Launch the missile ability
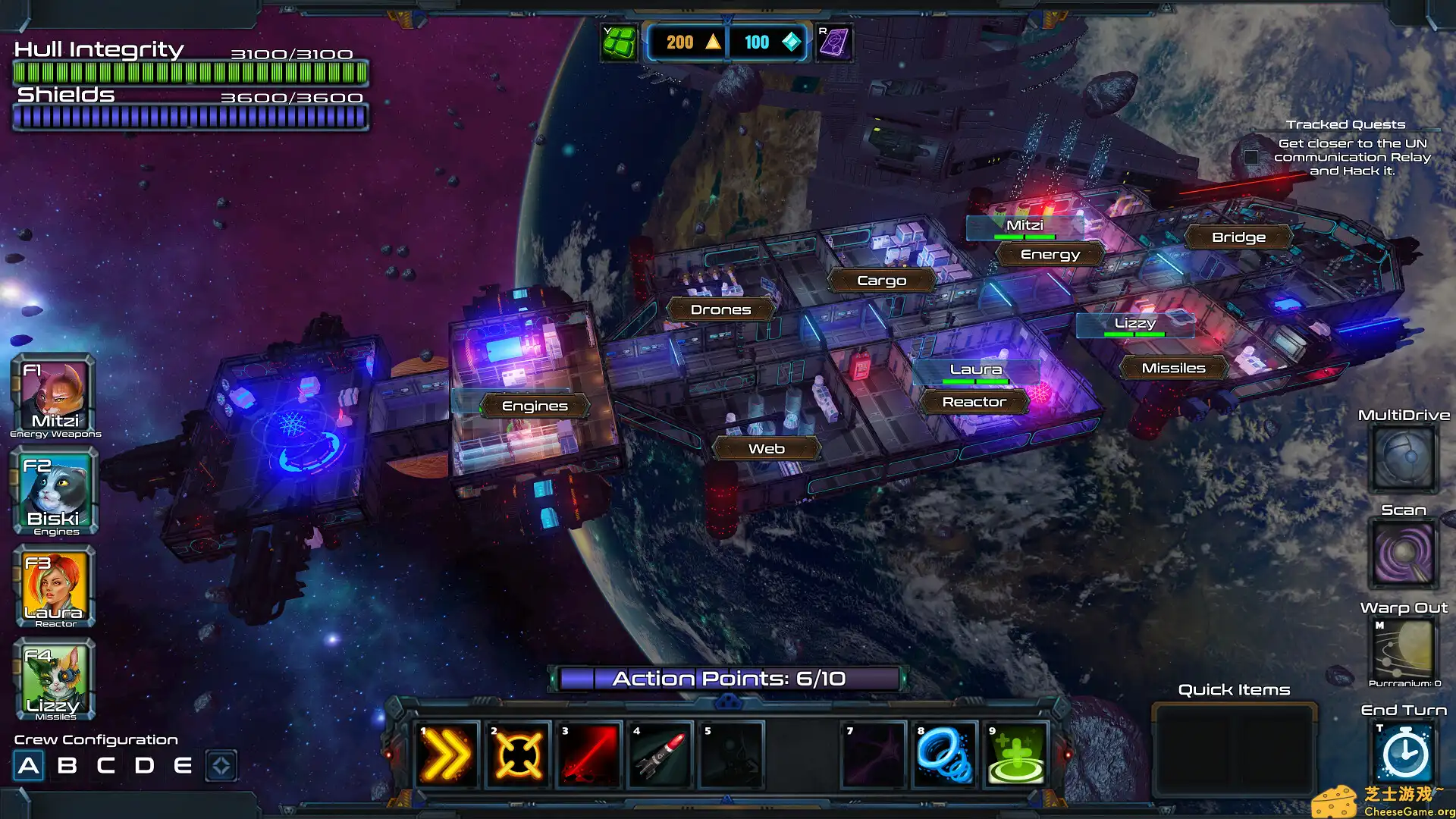This screenshot has width=1456, height=819. [x=660, y=755]
